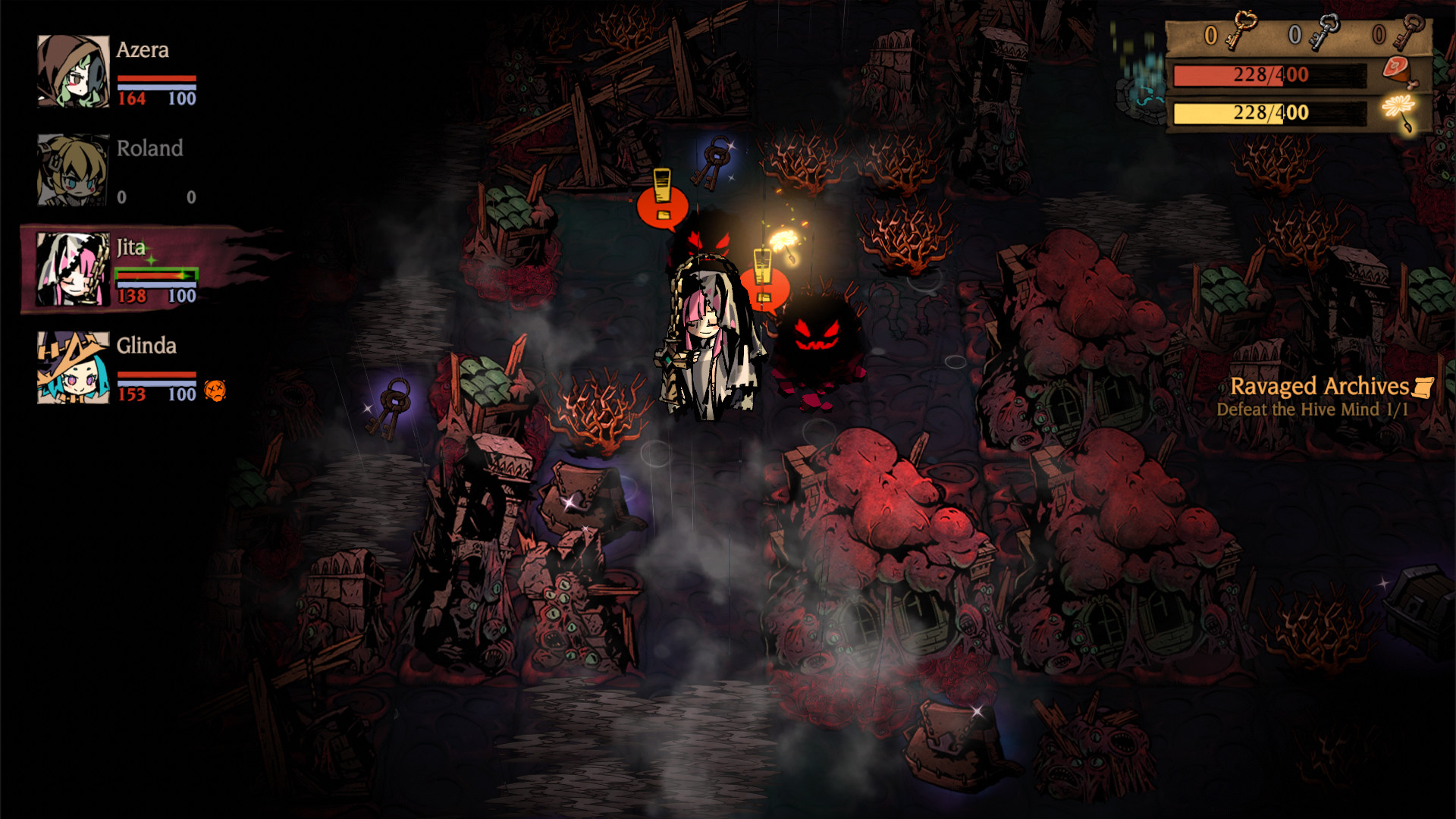Pick Glinda's witch portrait
Image resolution: width=1456 pixels, height=819 pixels.
click(x=74, y=368)
